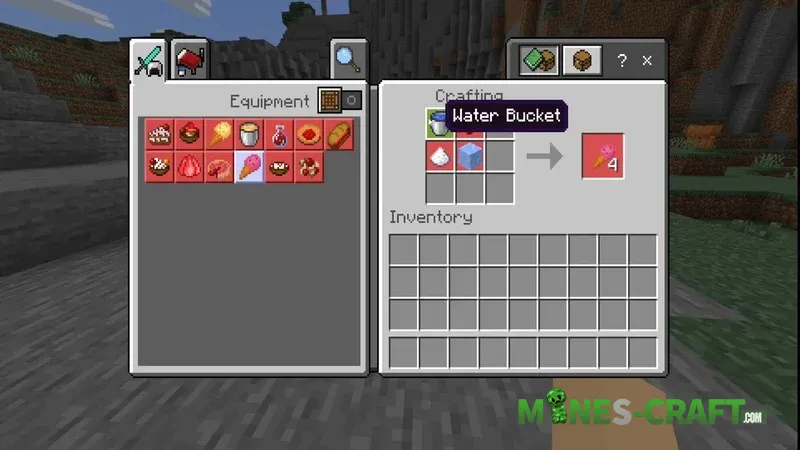Screen dimensions: 800x450
Task: Open the red bed items tab
Action: click(x=189, y=63)
